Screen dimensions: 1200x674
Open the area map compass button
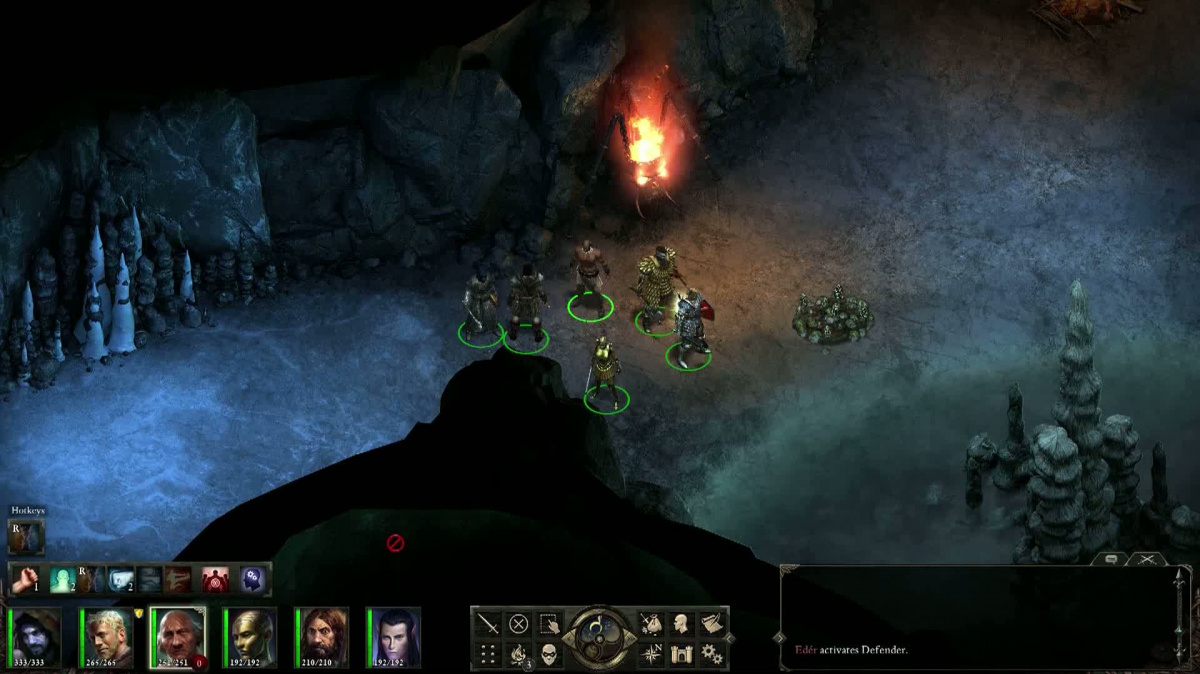coord(651,654)
